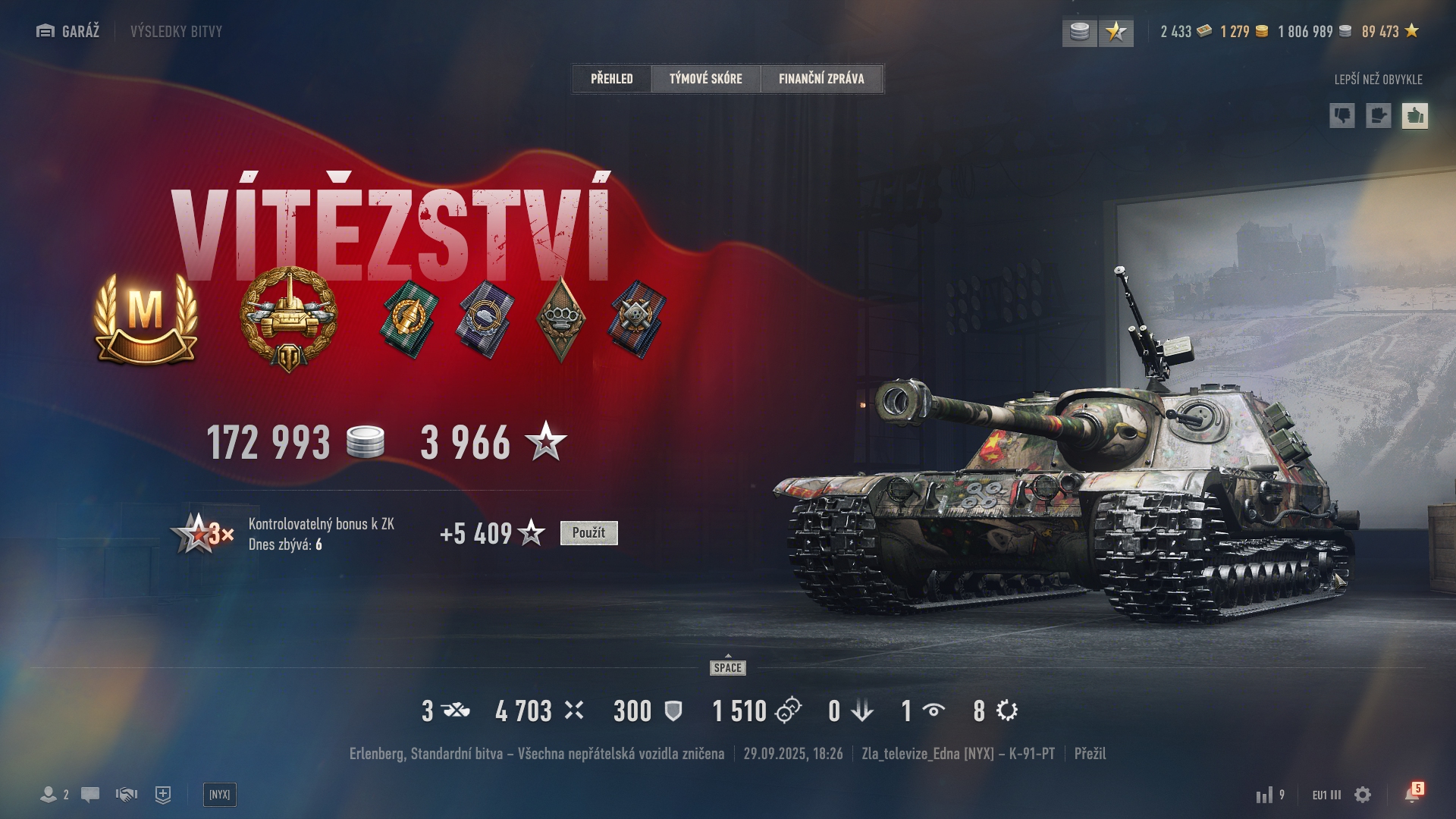1456x819 pixels.
Task: Open the Finanční zpráva tab
Action: pos(821,79)
